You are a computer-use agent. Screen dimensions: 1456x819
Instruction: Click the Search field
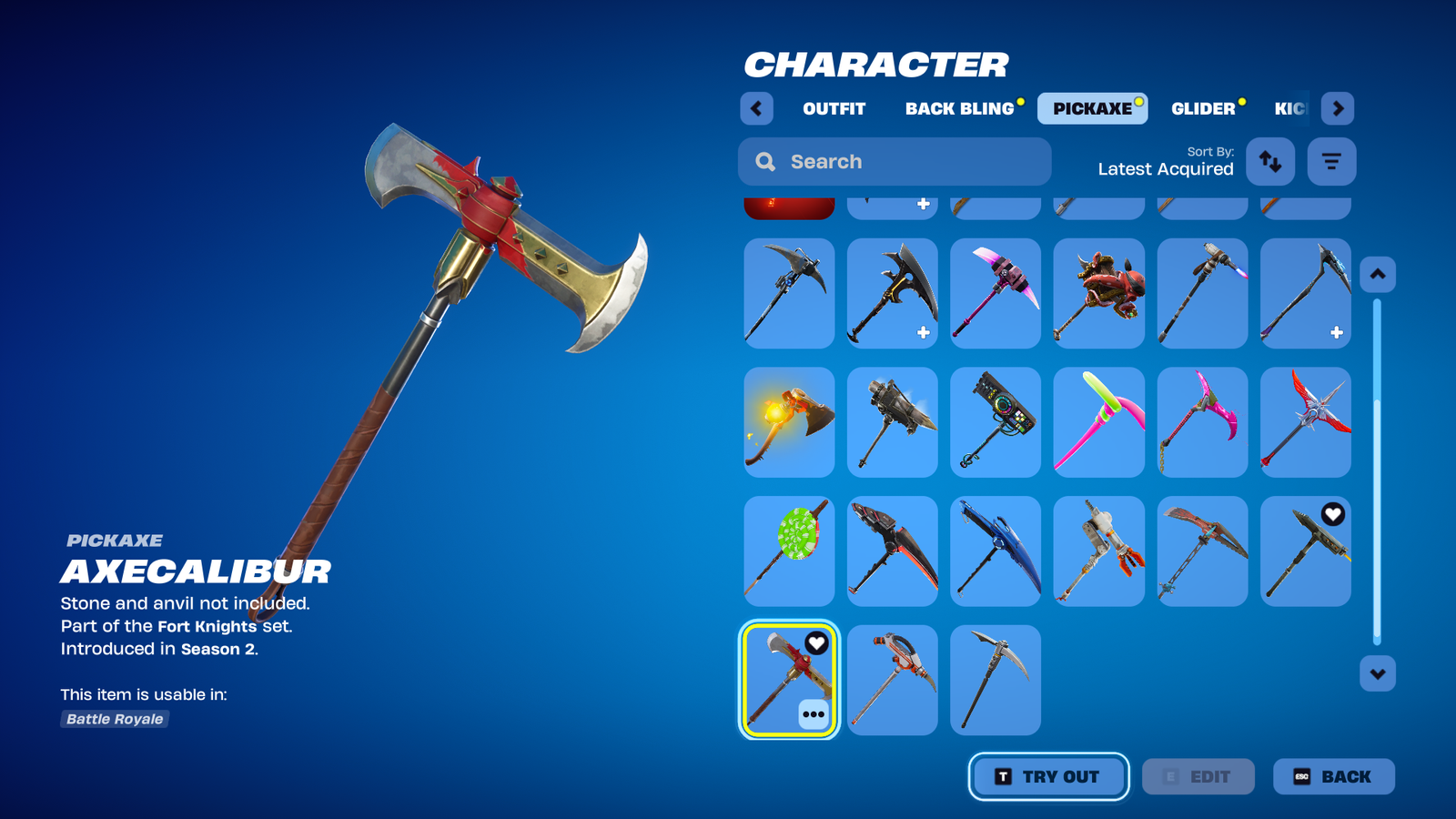pyautogui.click(x=895, y=162)
